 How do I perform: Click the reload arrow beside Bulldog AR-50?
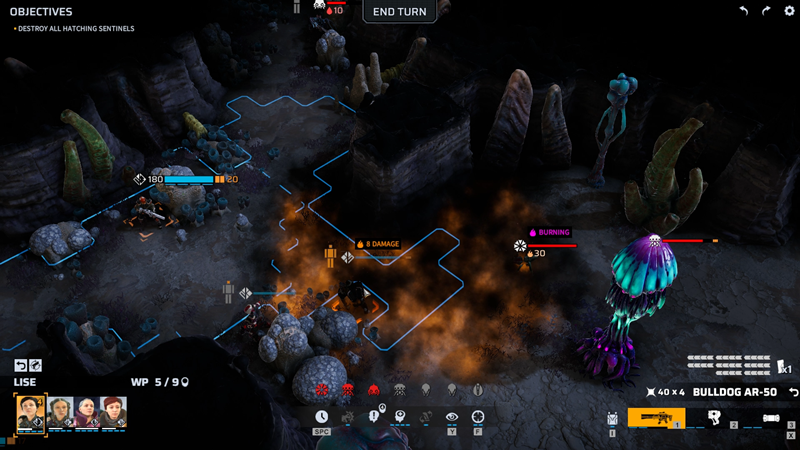coord(793,391)
